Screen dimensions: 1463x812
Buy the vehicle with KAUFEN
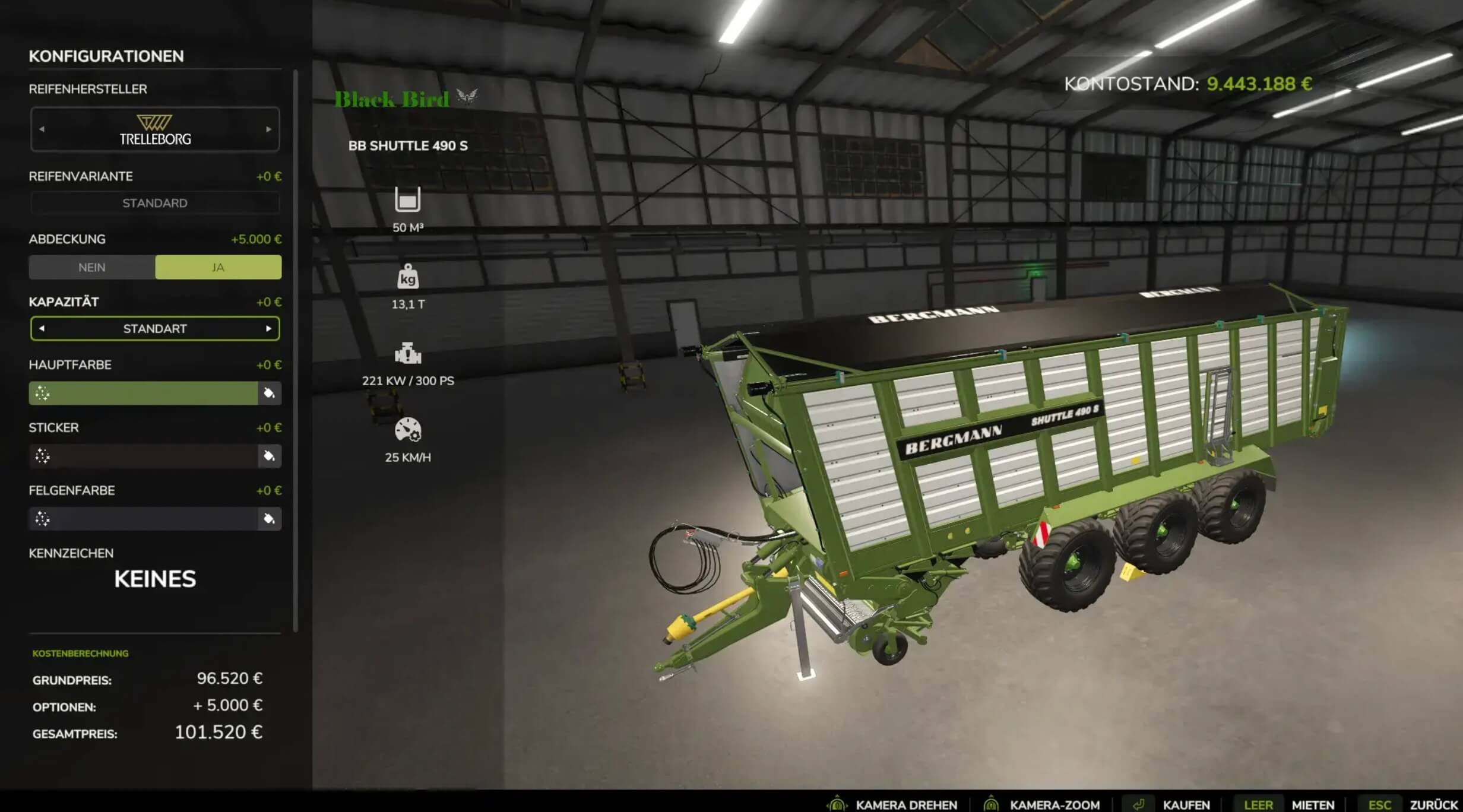coord(1185,805)
